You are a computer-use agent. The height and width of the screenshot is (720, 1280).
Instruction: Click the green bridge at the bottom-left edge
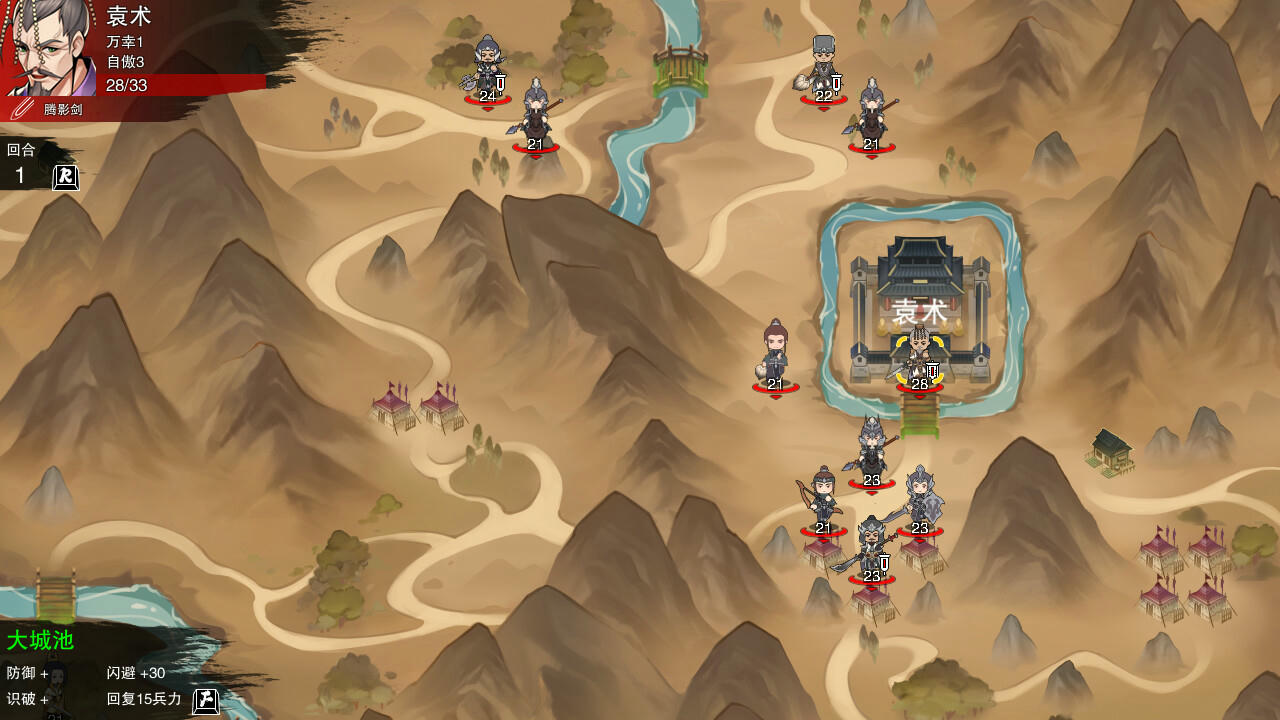pyautogui.click(x=55, y=595)
